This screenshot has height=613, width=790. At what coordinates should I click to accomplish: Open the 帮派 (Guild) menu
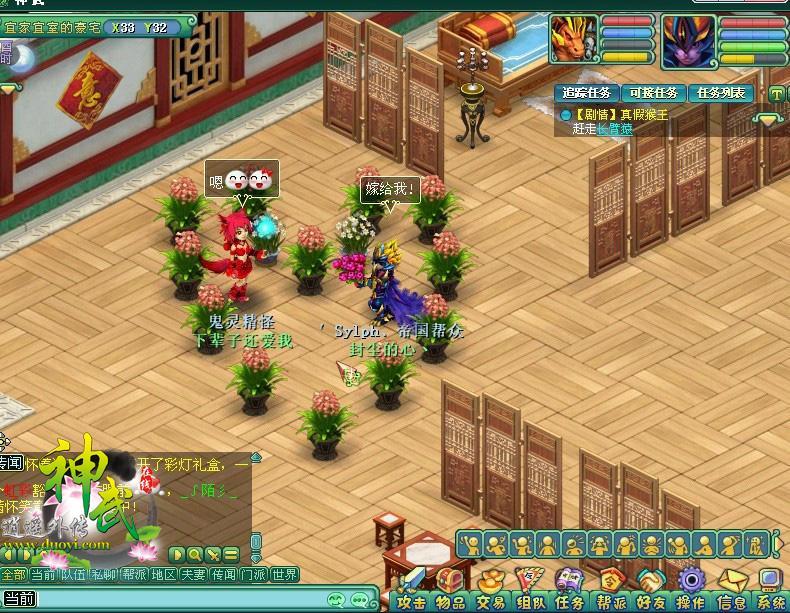pyautogui.click(x=611, y=590)
